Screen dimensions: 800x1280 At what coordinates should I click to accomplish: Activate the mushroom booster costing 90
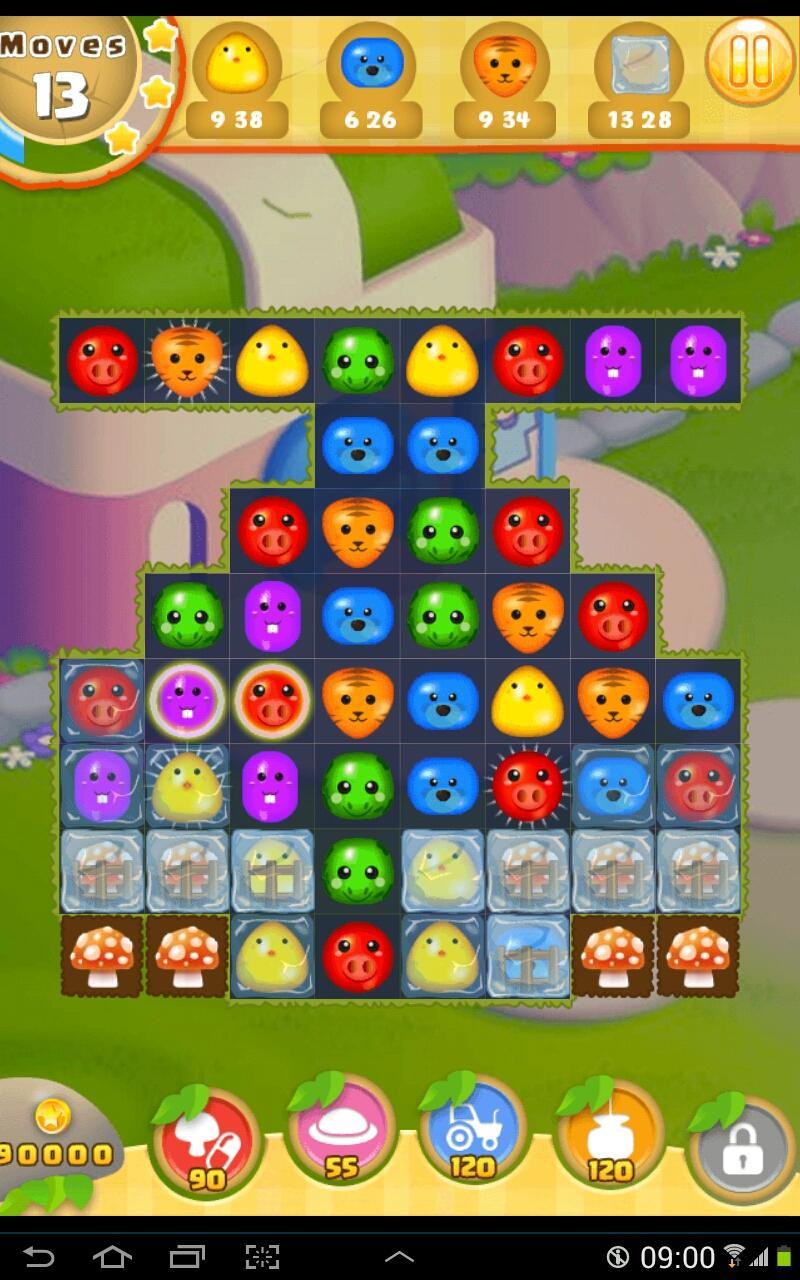[x=207, y=1140]
